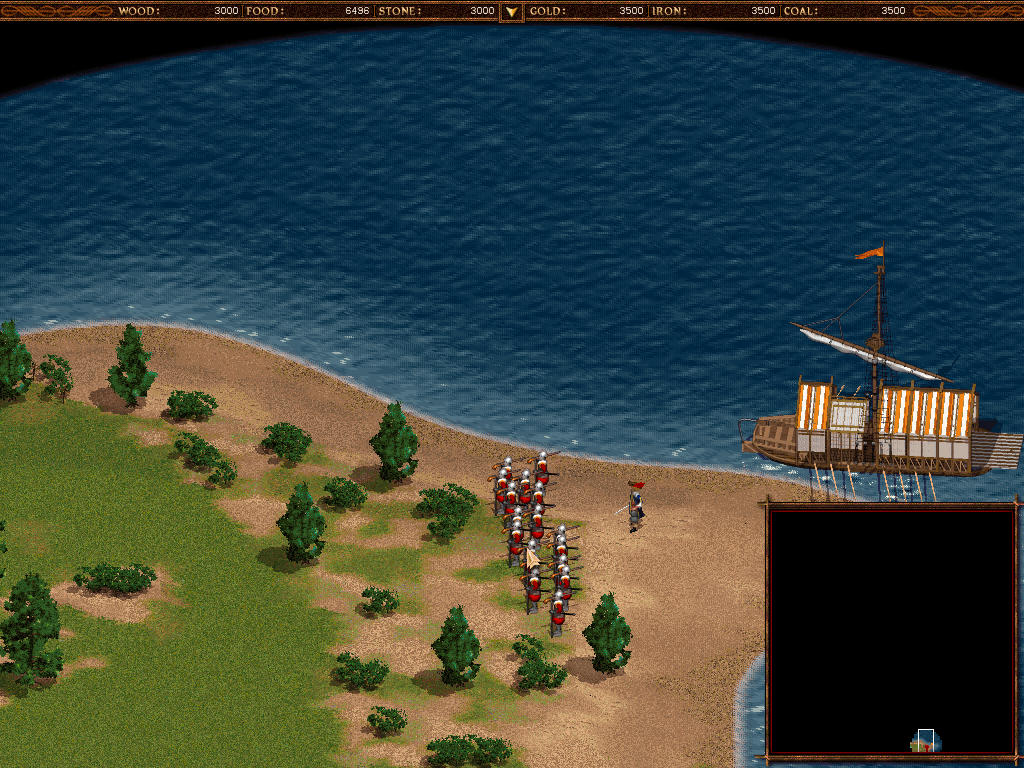The height and width of the screenshot is (768, 1024).
Task: Click the gold arrow dropdown in resource bar
Action: [511, 12]
